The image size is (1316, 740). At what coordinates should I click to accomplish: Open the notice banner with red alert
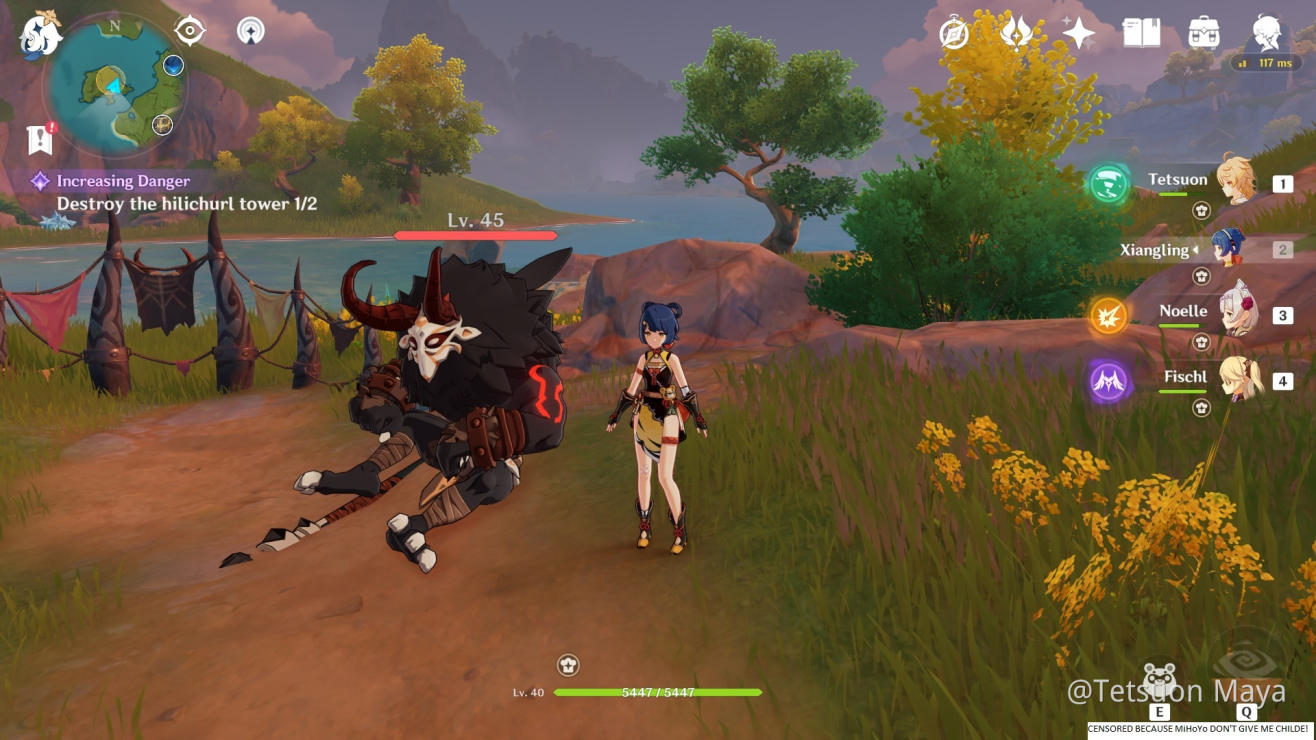(x=40, y=139)
